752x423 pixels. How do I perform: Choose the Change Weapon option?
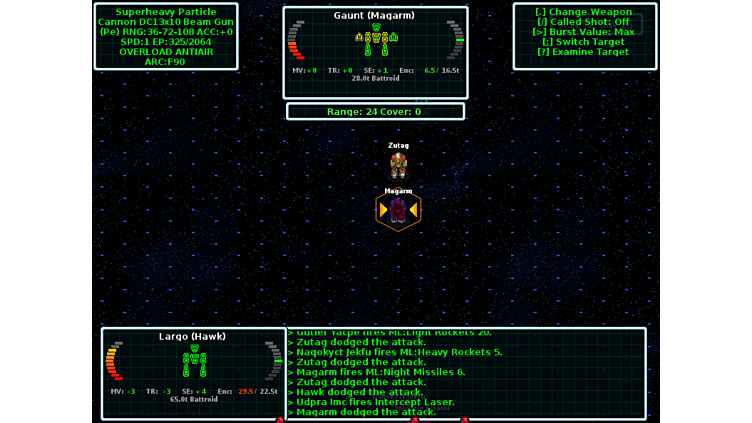click(584, 12)
